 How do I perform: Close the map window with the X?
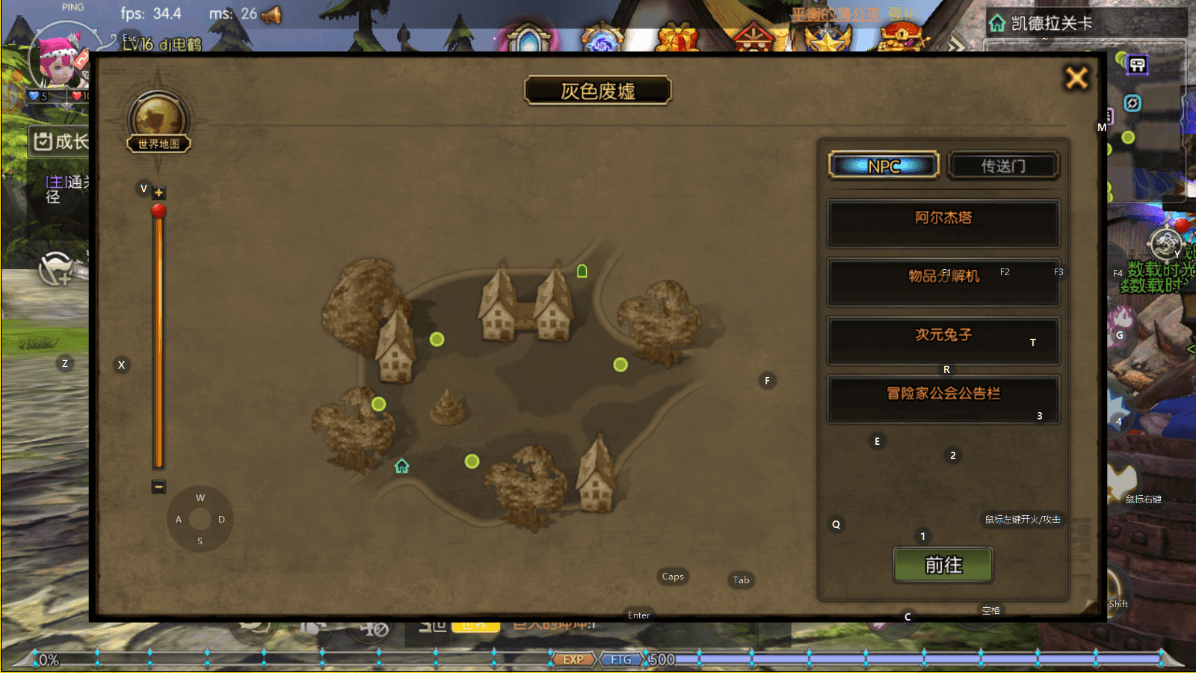click(x=1076, y=78)
